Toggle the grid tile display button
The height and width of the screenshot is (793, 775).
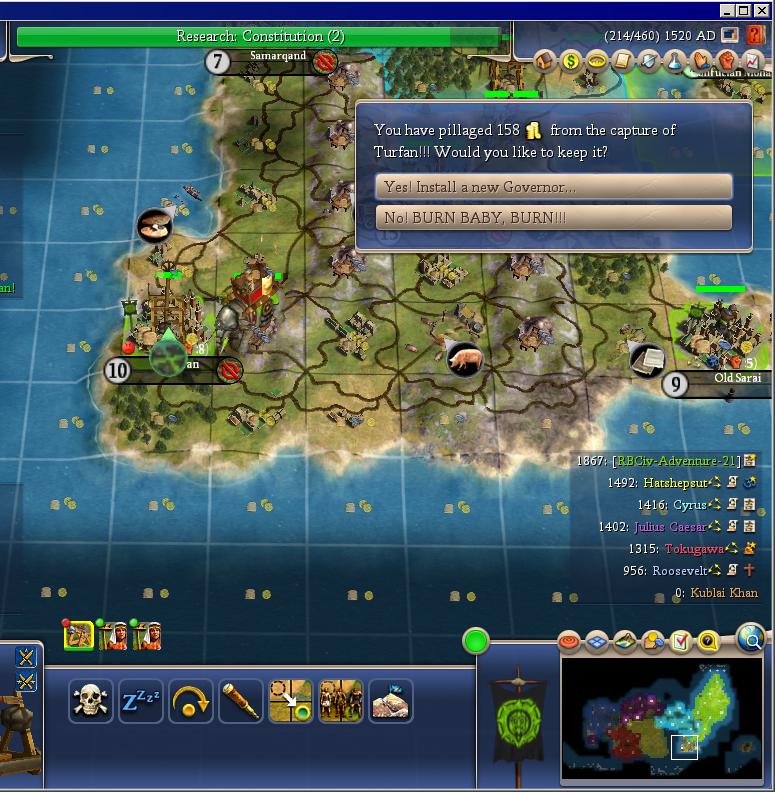597,641
